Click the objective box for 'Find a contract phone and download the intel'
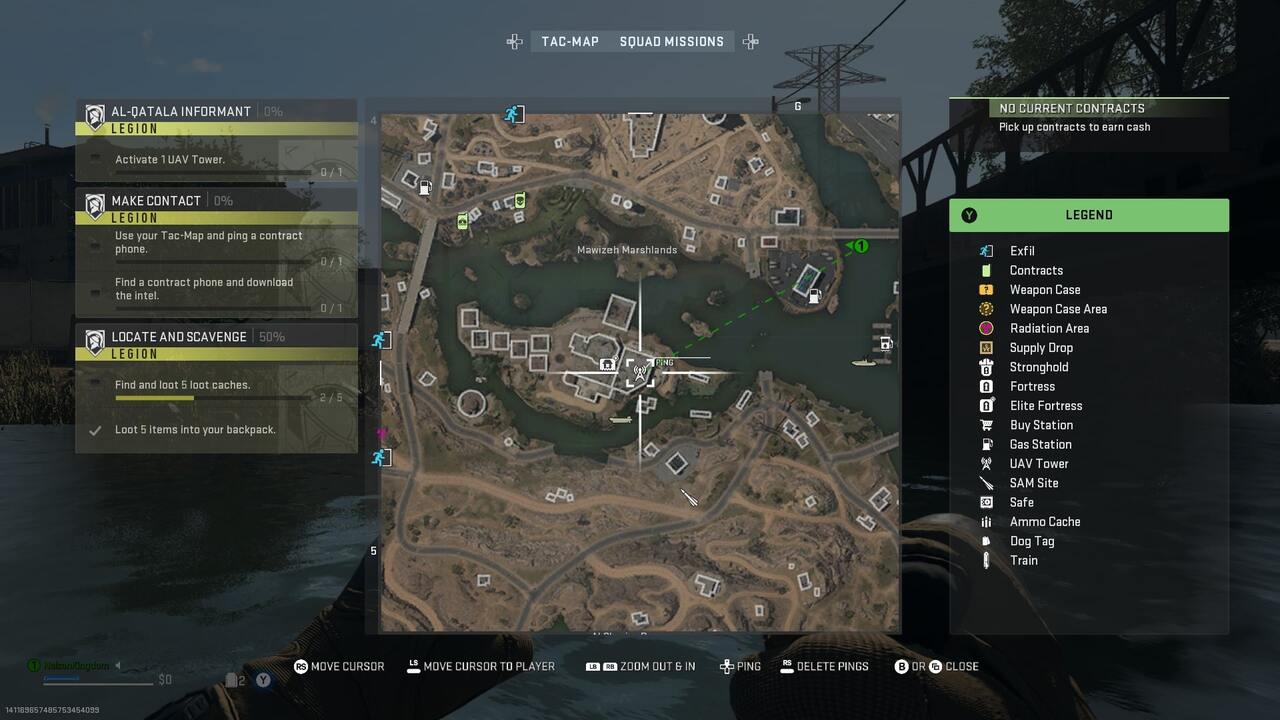This screenshot has height=720, width=1280. tap(216, 288)
